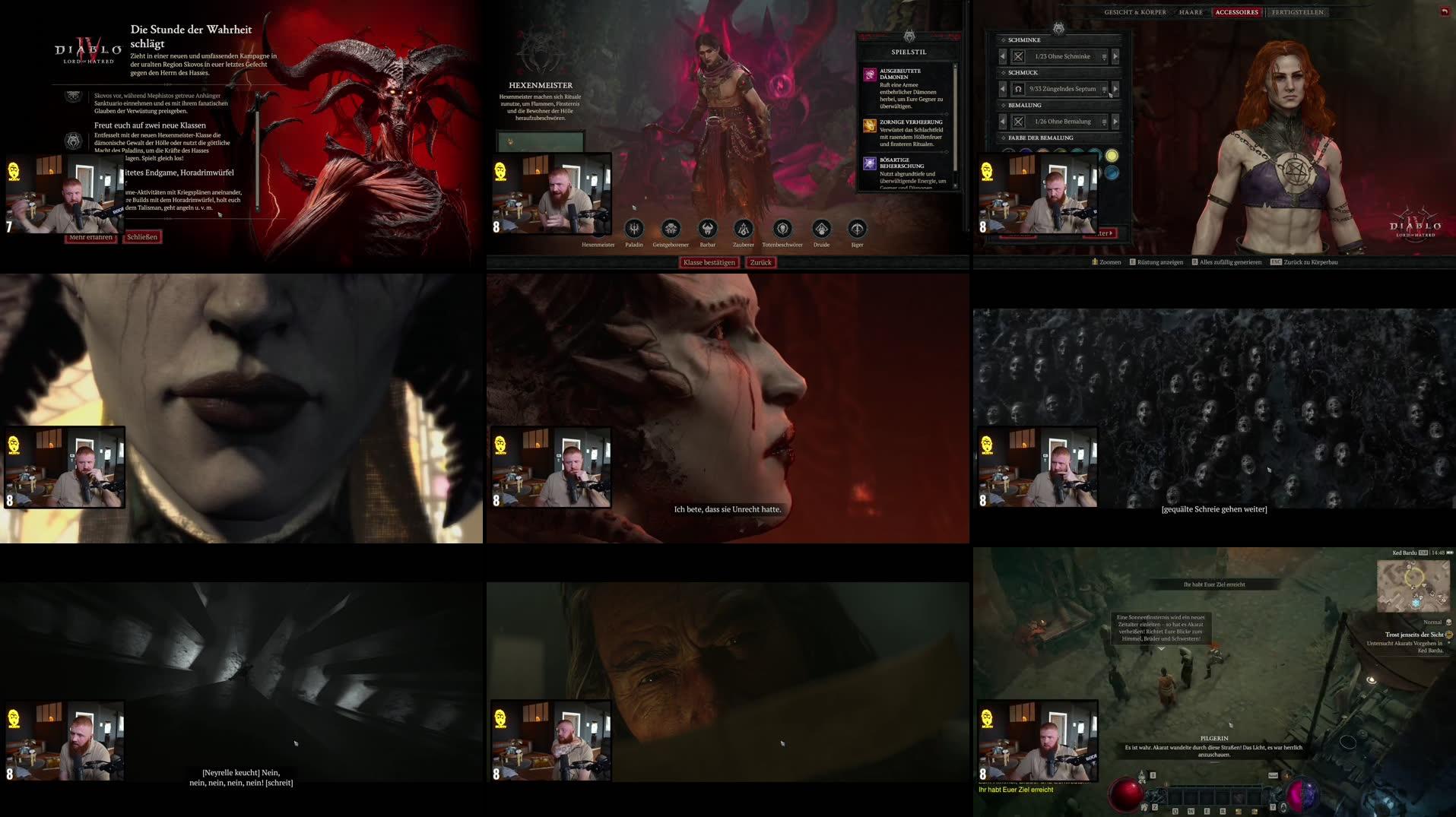Viewport: 1456px width, 817px height.
Task: Click the red back-arrow icon in Accessoires screen
Action: point(1443,11)
